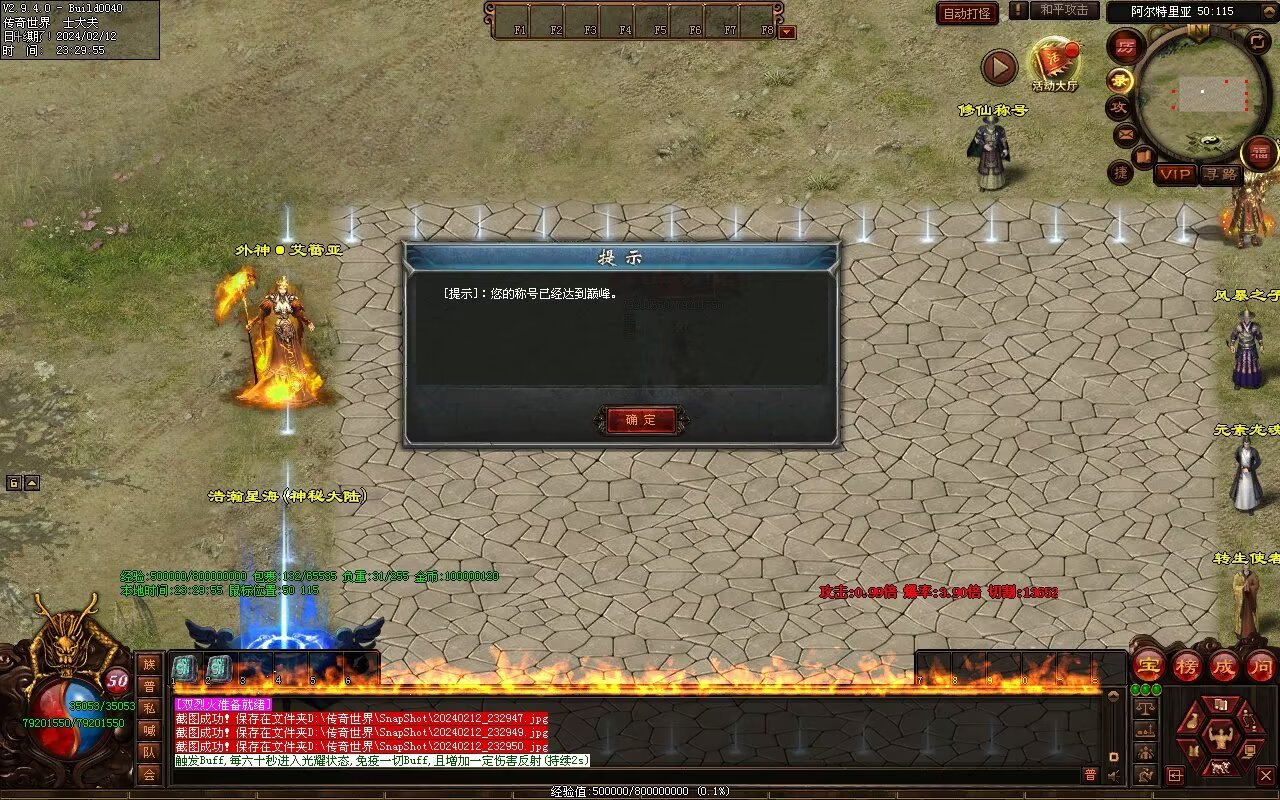
Task: Toggle the 和平攻击 attack mode button
Action: [1064, 10]
